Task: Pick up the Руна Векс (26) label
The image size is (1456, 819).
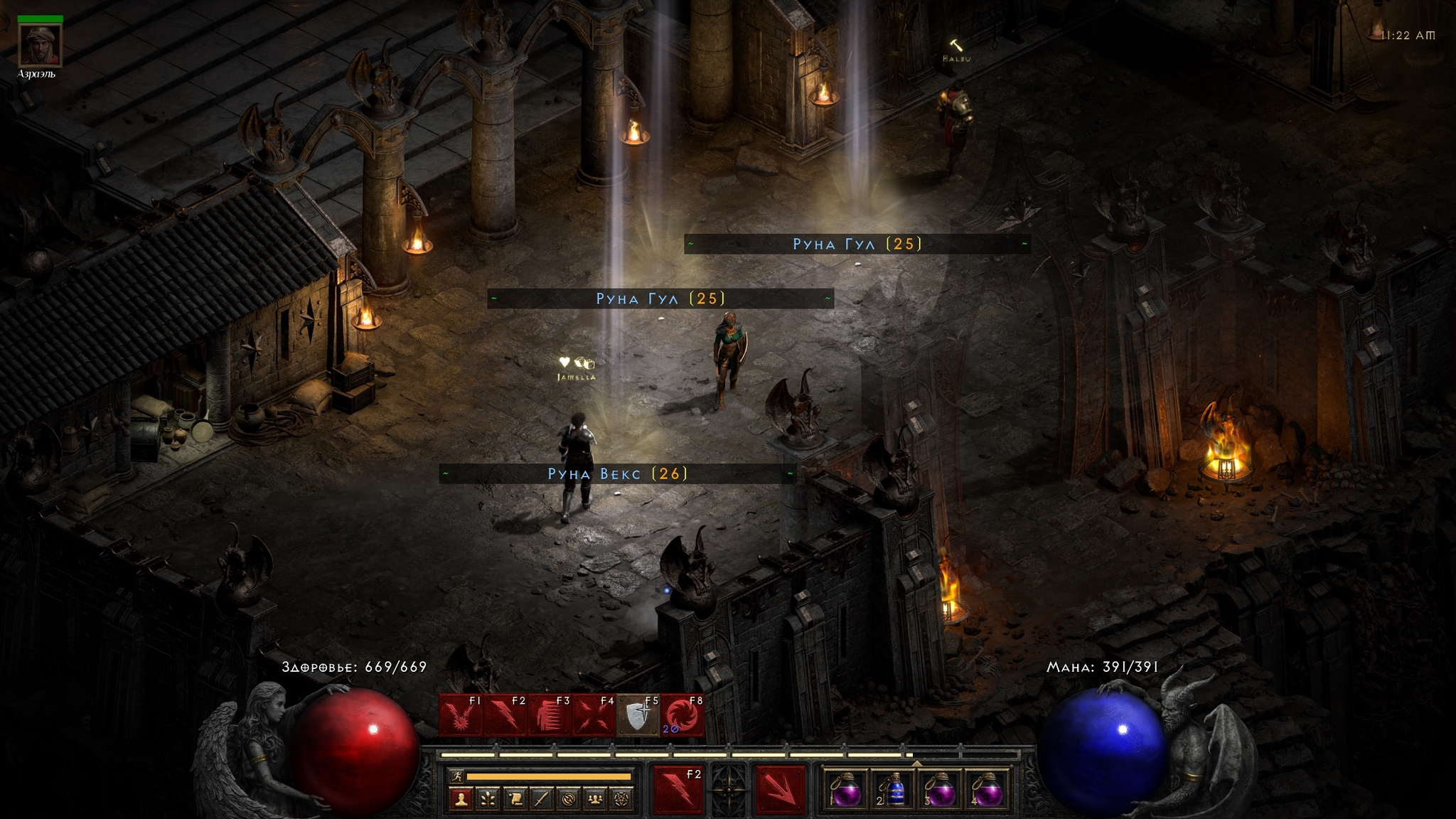Action: click(617, 474)
